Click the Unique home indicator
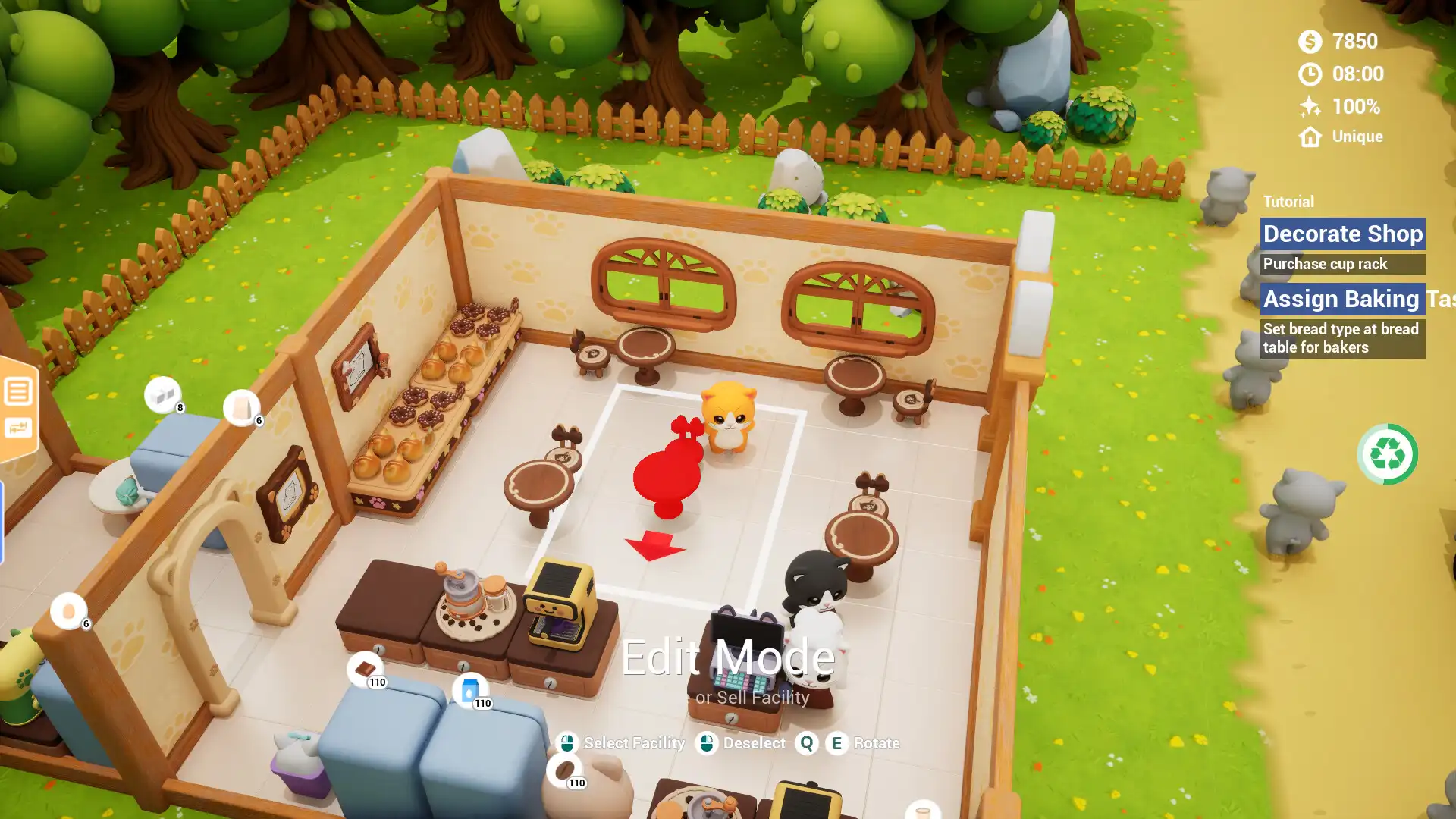 tap(1310, 136)
